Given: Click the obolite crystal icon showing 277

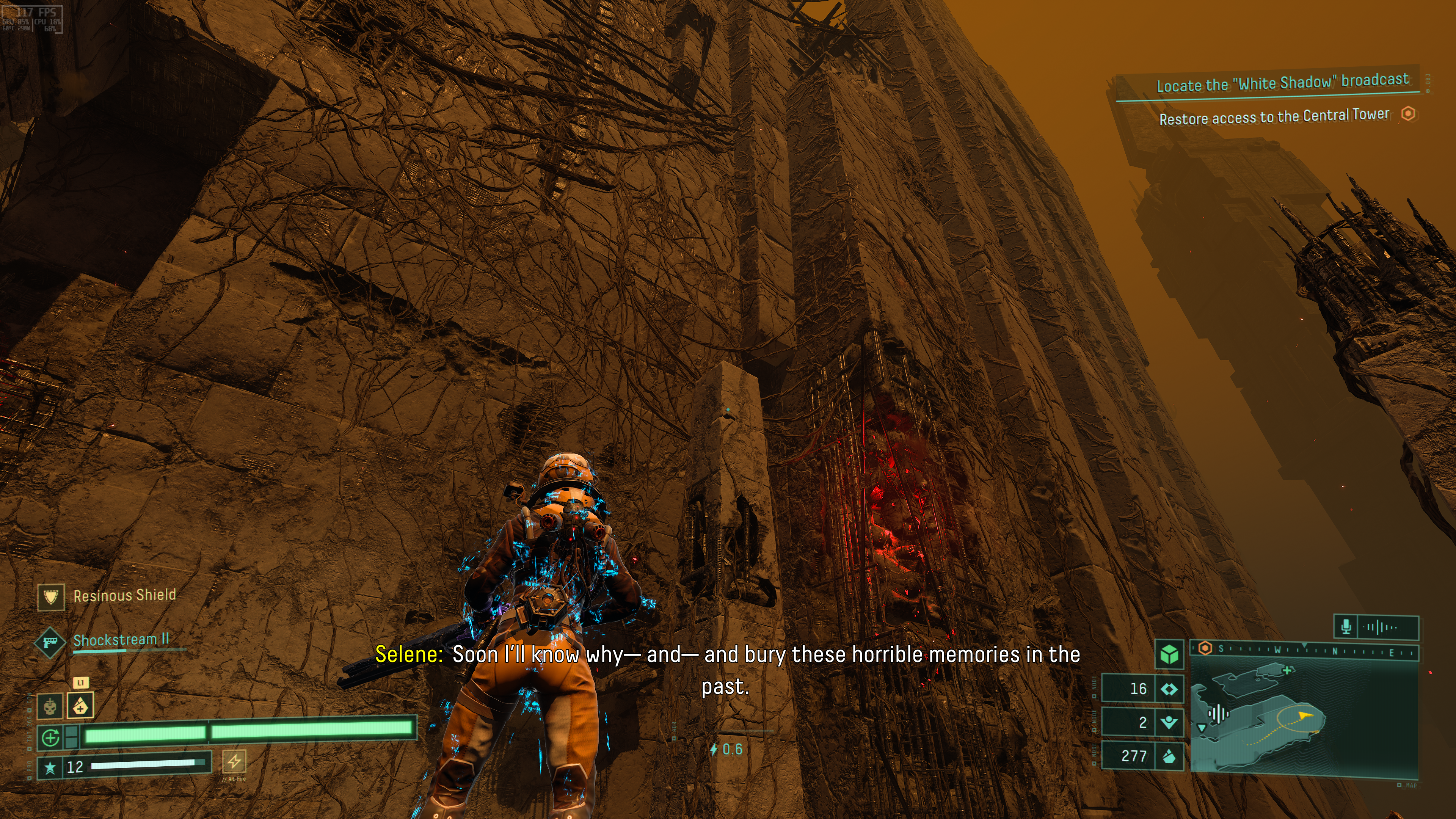Looking at the screenshot, I should pos(1169,756).
